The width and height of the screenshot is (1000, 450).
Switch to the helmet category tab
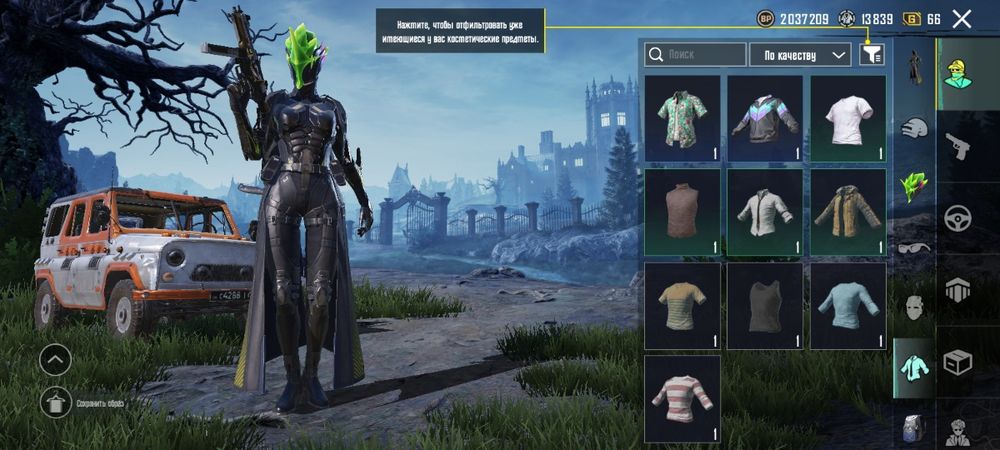point(914,127)
